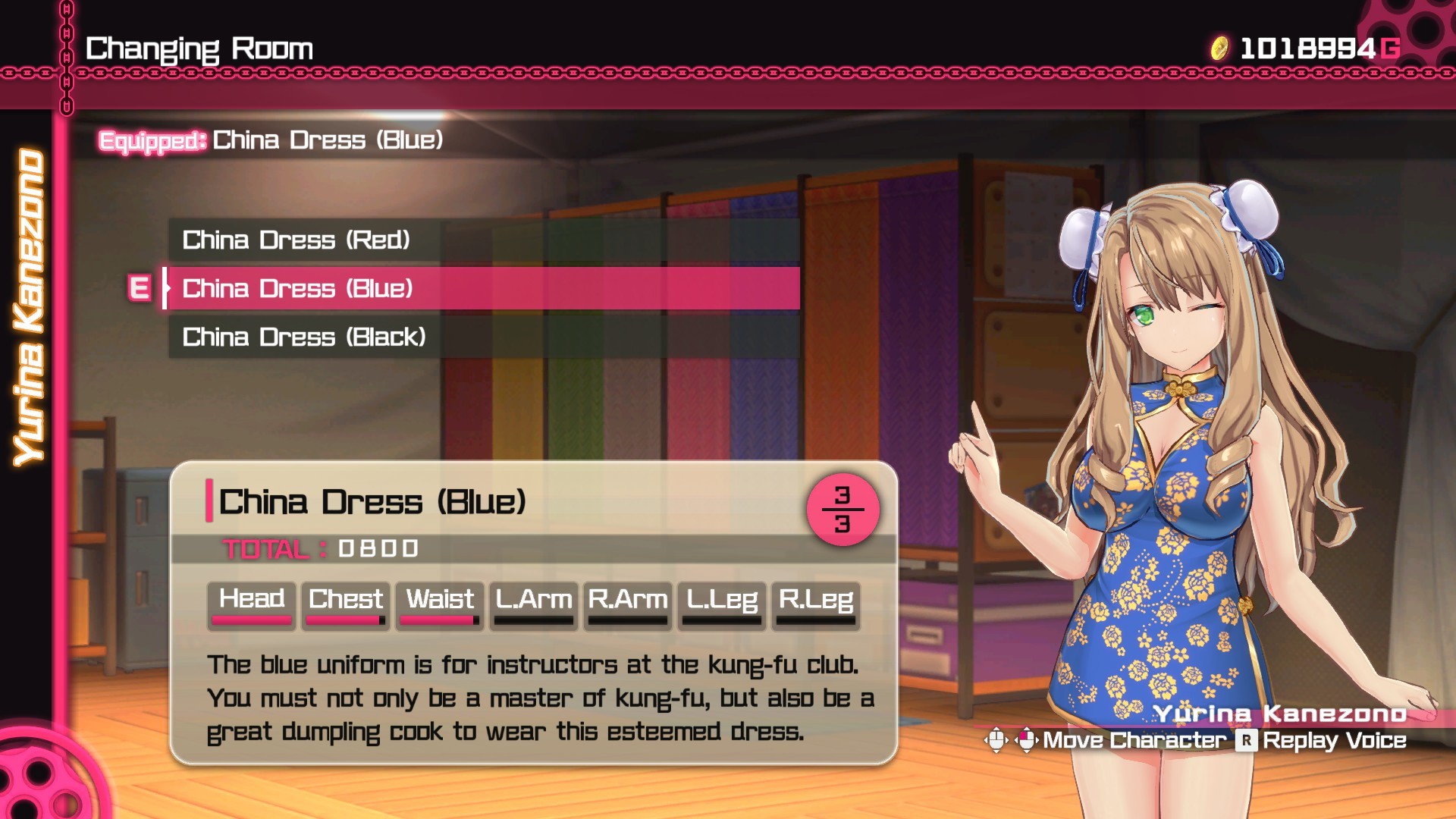1456x819 pixels.
Task: Click the R button icon for Replay Voice
Action: pos(1246,739)
